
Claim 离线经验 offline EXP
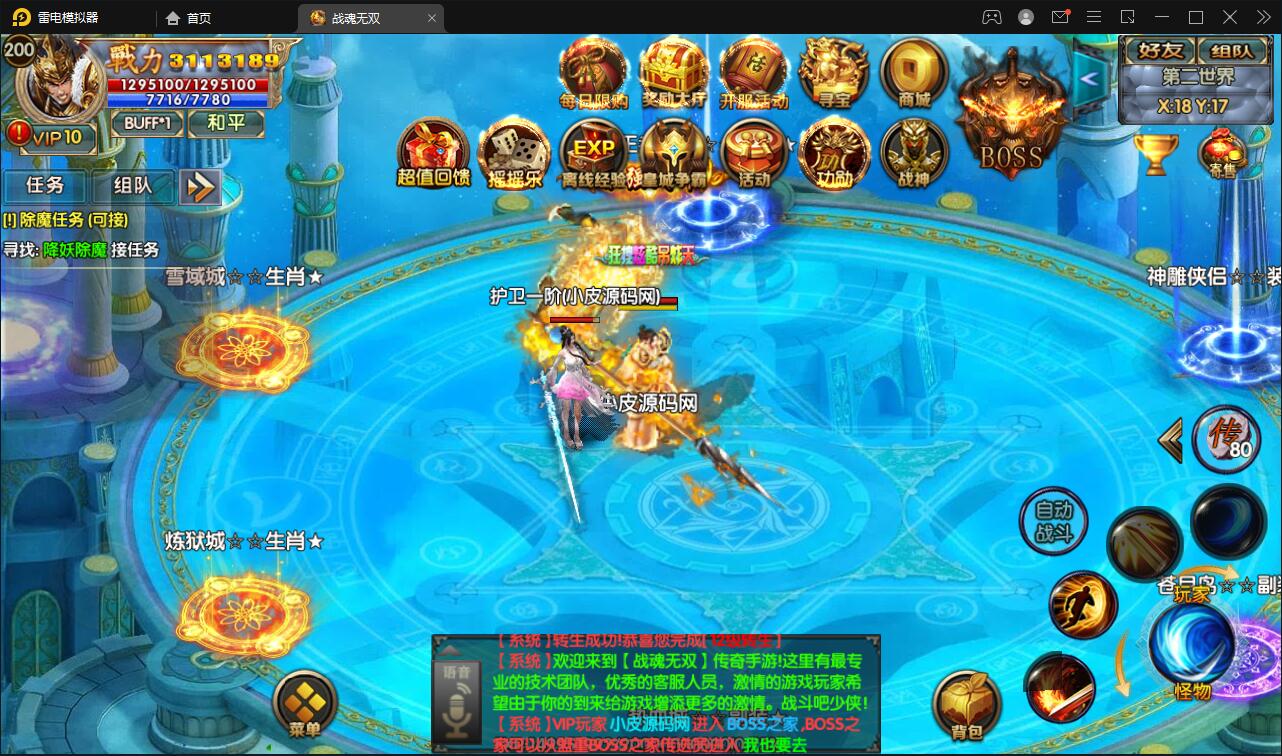tap(593, 153)
